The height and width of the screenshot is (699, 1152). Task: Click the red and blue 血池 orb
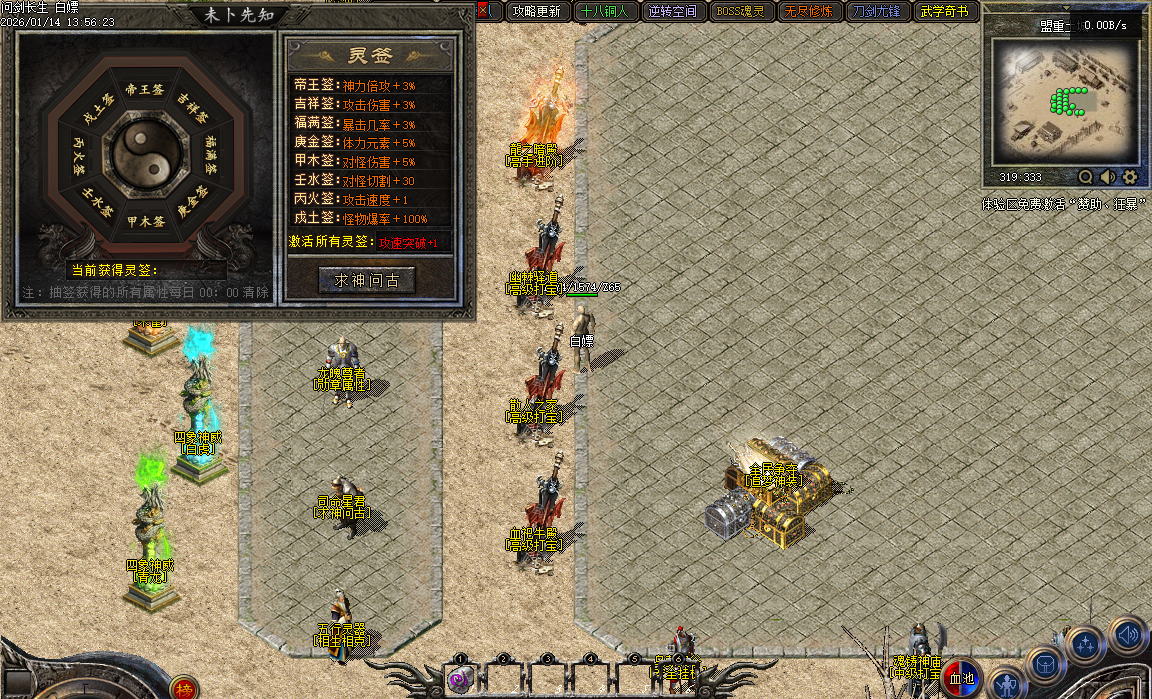pos(961,678)
